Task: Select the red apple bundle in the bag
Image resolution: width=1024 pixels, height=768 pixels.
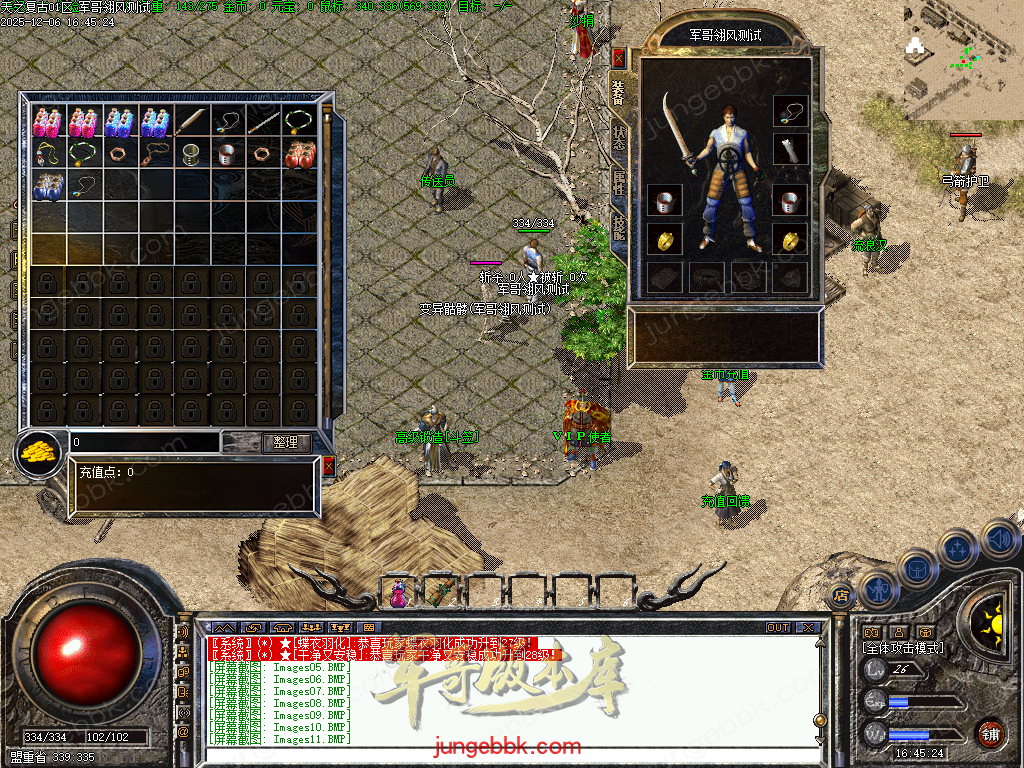Action: click(300, 155)
